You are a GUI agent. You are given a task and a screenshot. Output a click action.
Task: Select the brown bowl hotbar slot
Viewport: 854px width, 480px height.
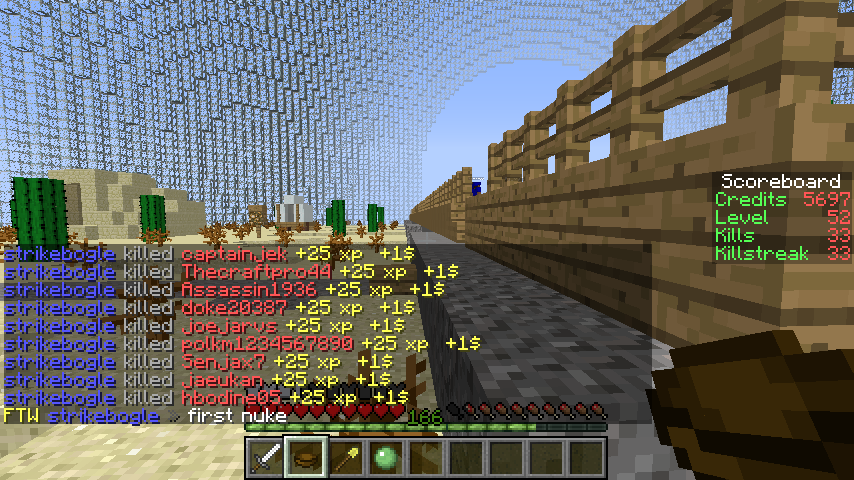[306, 458]
